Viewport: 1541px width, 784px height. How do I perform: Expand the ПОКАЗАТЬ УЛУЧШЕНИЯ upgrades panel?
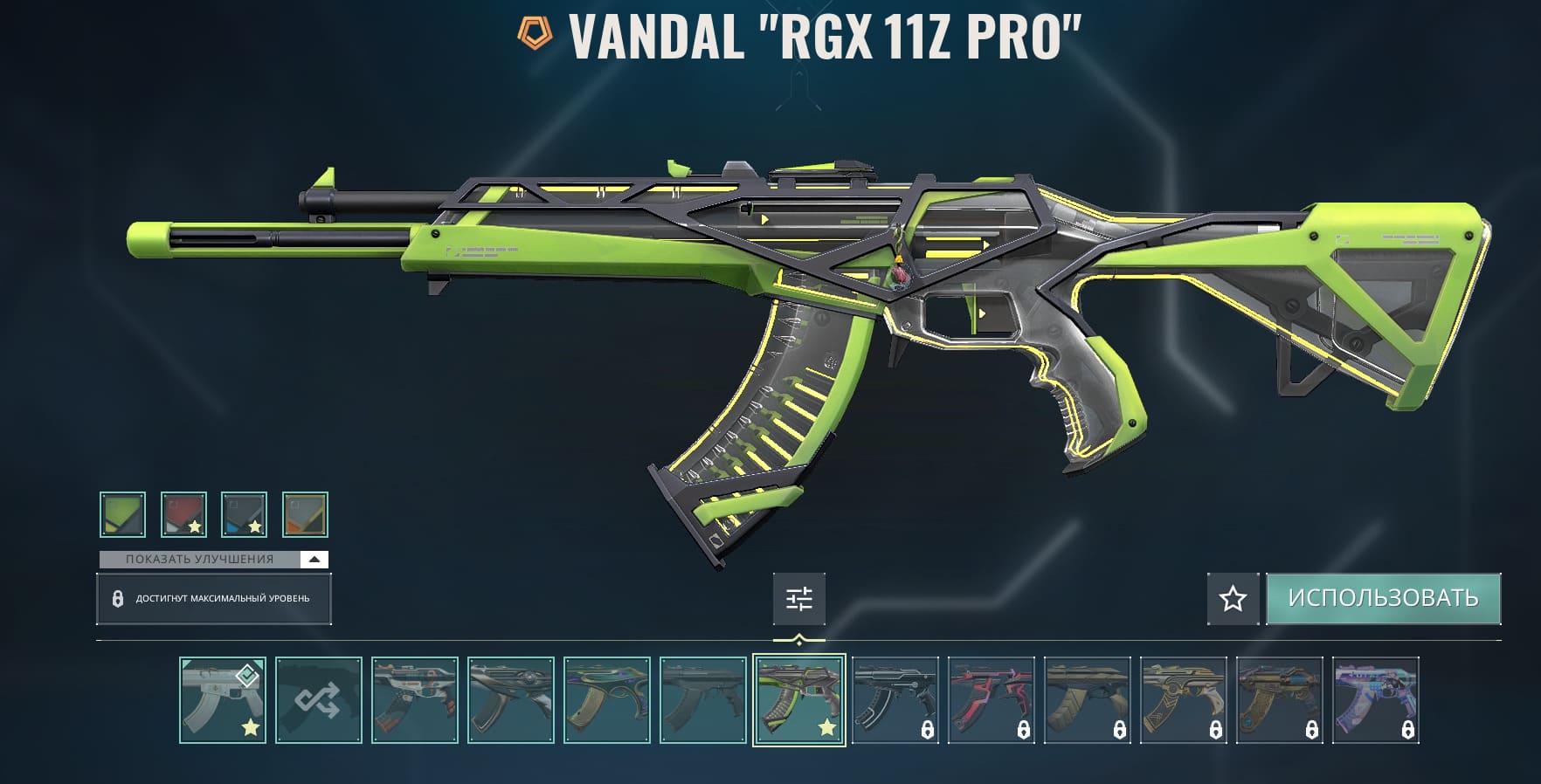click(x=213, y=559)
